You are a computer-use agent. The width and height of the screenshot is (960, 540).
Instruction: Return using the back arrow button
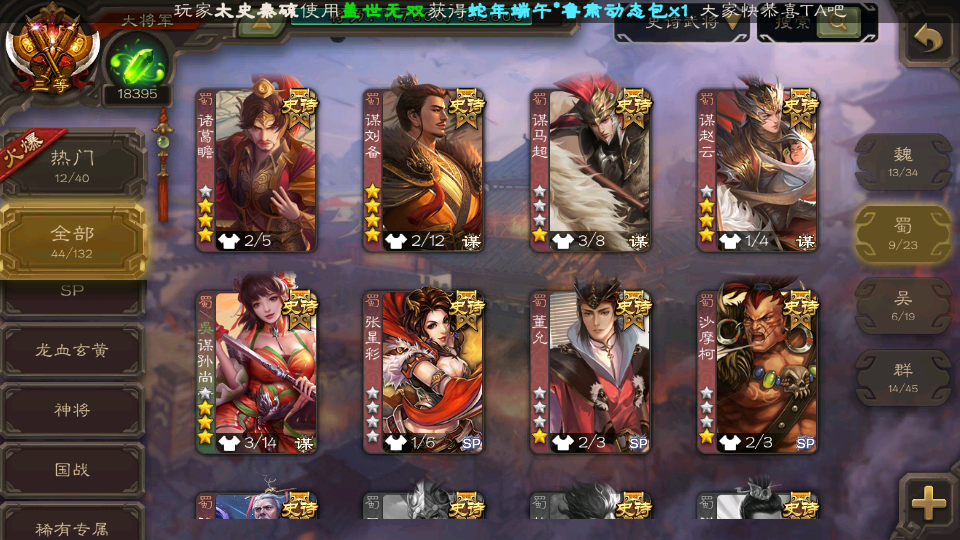(x=929, y=40)
